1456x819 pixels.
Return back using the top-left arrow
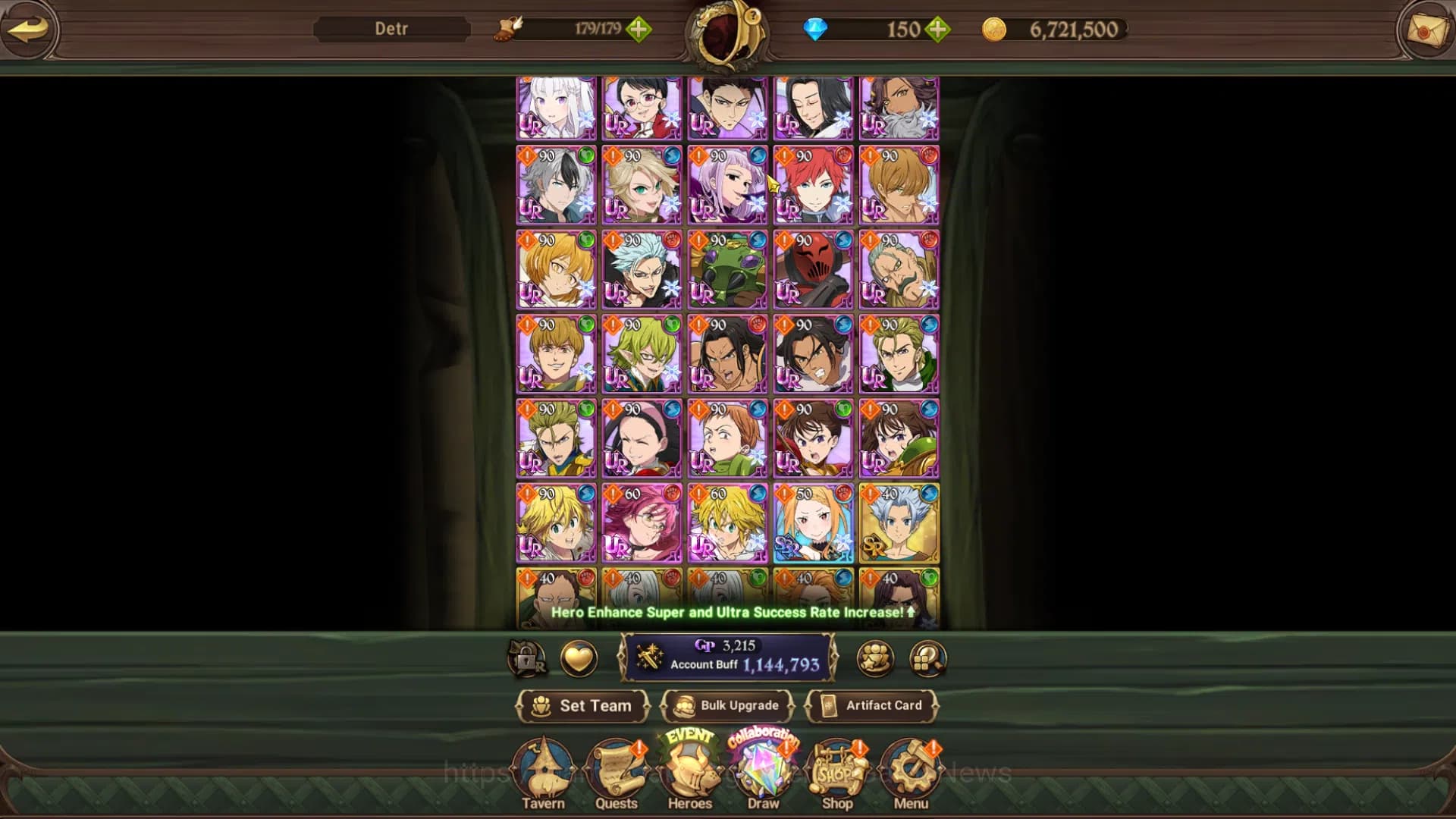pos(28,30)
